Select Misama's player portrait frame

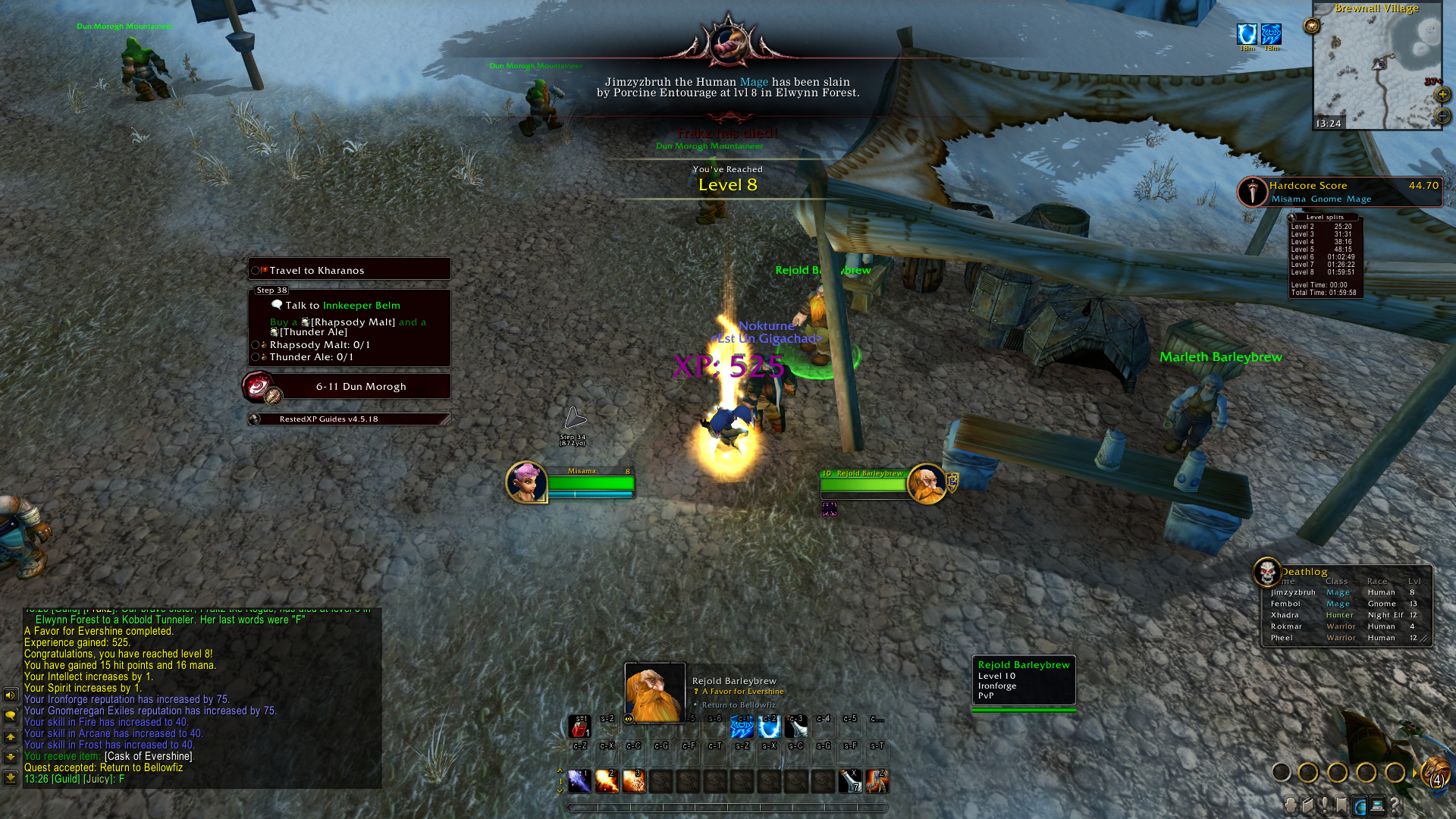[526, 482]
